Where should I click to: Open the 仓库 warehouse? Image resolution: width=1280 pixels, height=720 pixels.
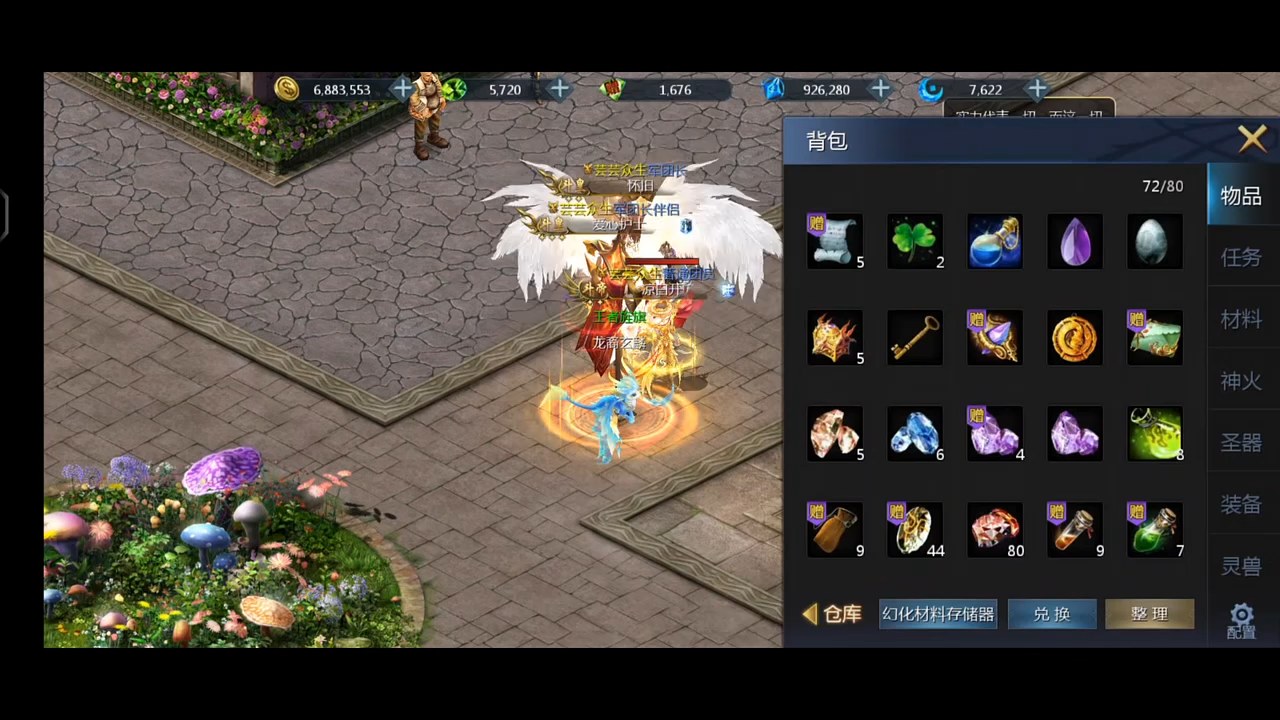pyautogui.click(x=833, y=614)
